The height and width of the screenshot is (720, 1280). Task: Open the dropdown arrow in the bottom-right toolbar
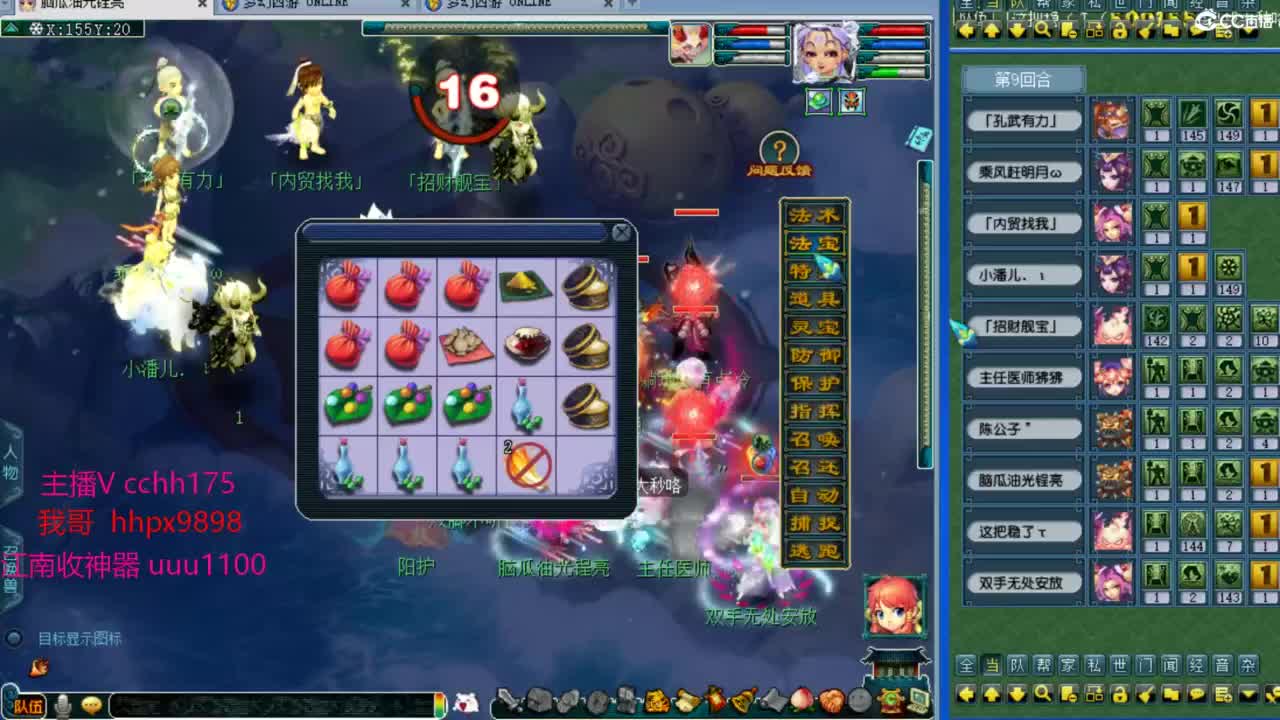[1247, 693]
